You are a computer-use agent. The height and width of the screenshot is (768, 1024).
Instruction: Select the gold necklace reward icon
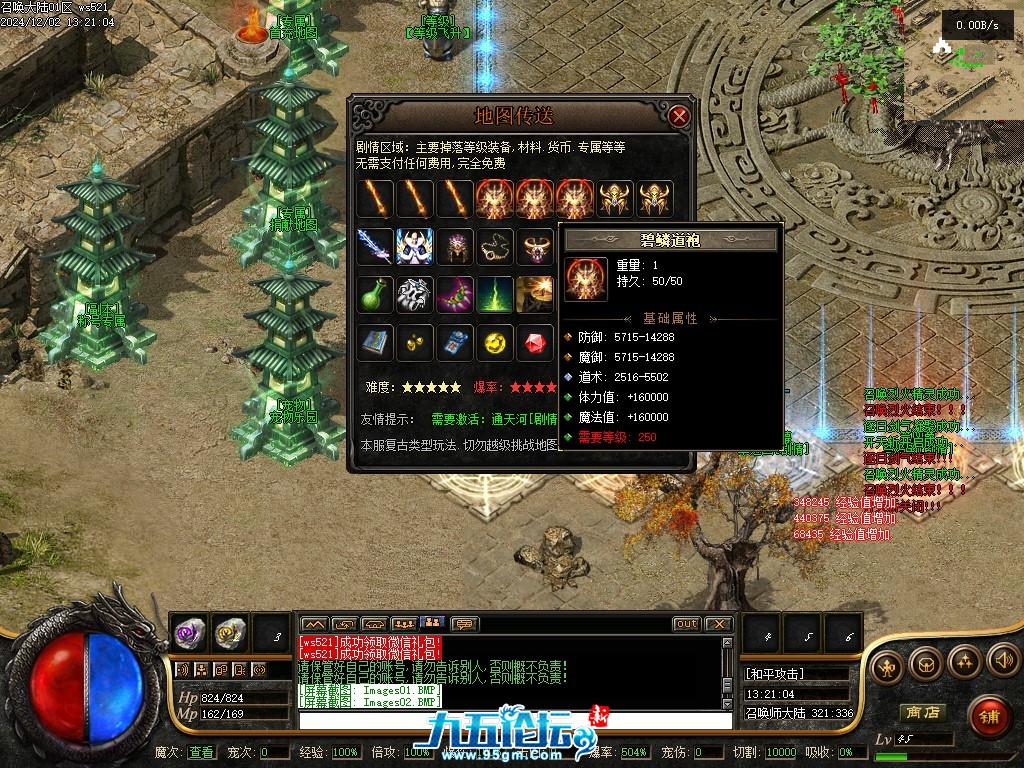click(495, 246)
